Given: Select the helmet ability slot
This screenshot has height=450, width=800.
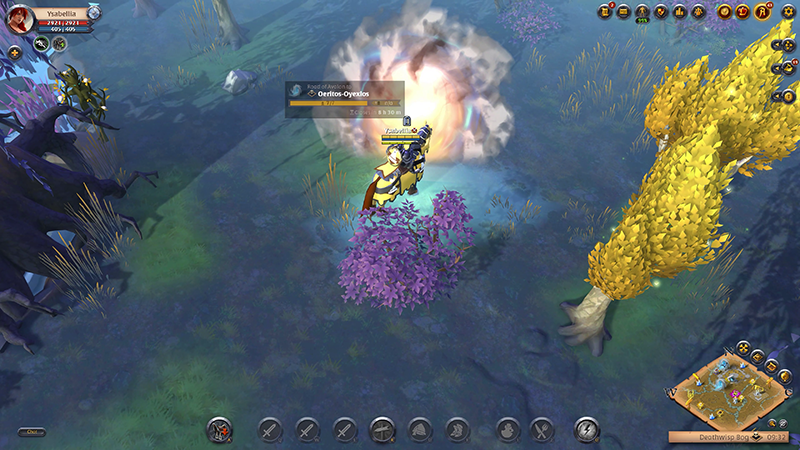Looking at the screenshot, I should [419, 430].
